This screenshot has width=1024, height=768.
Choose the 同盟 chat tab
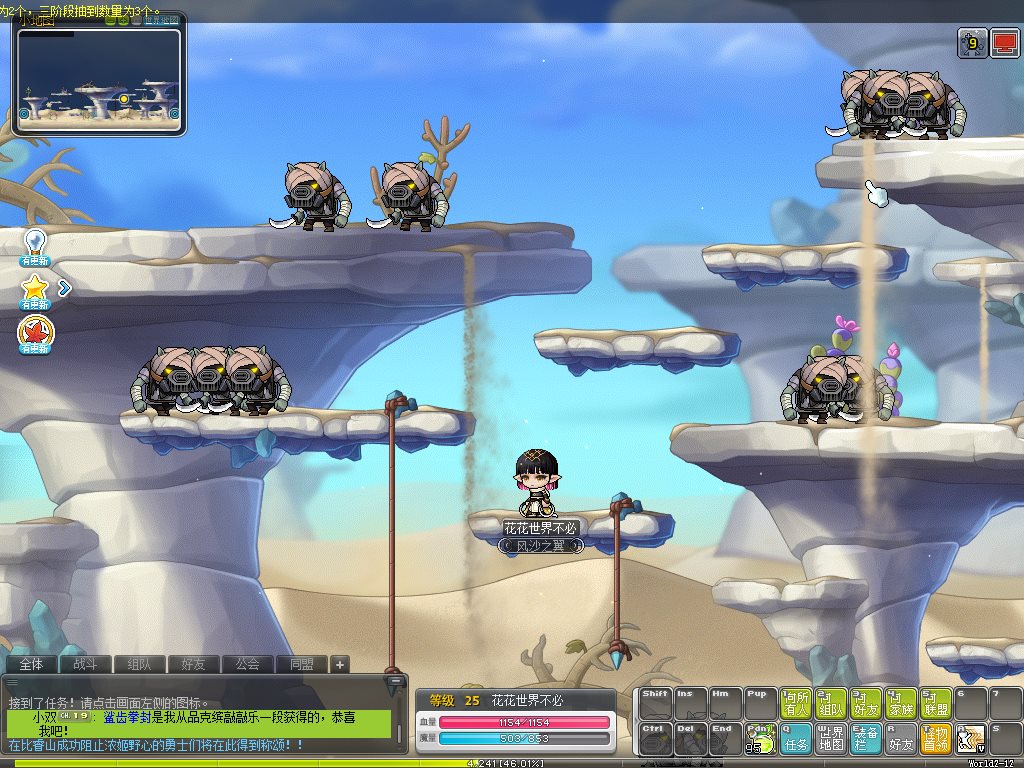click(x=301, y=664)
